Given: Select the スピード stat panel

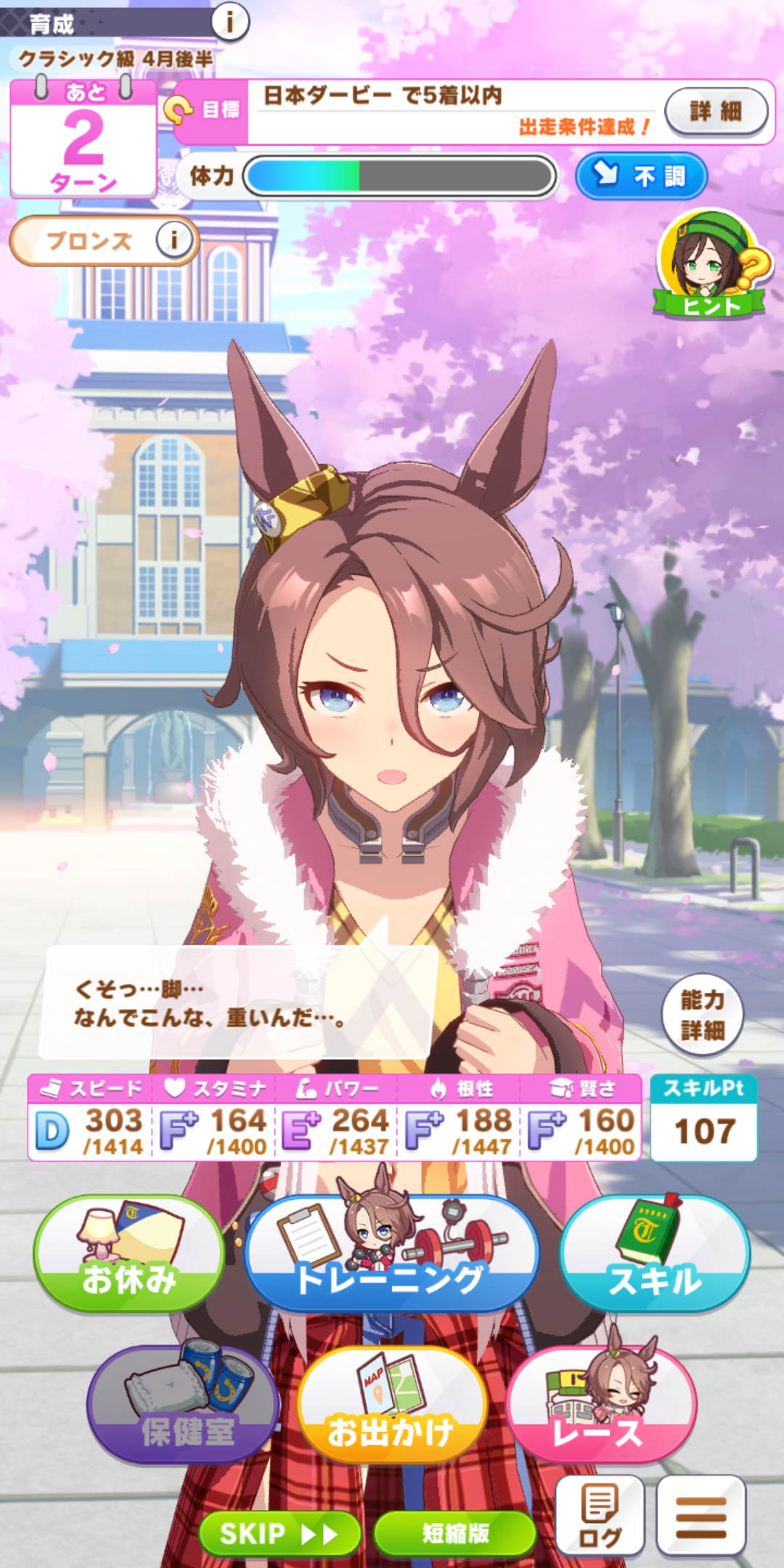Looking at the screenshot, I should (x=91, y=1118).
